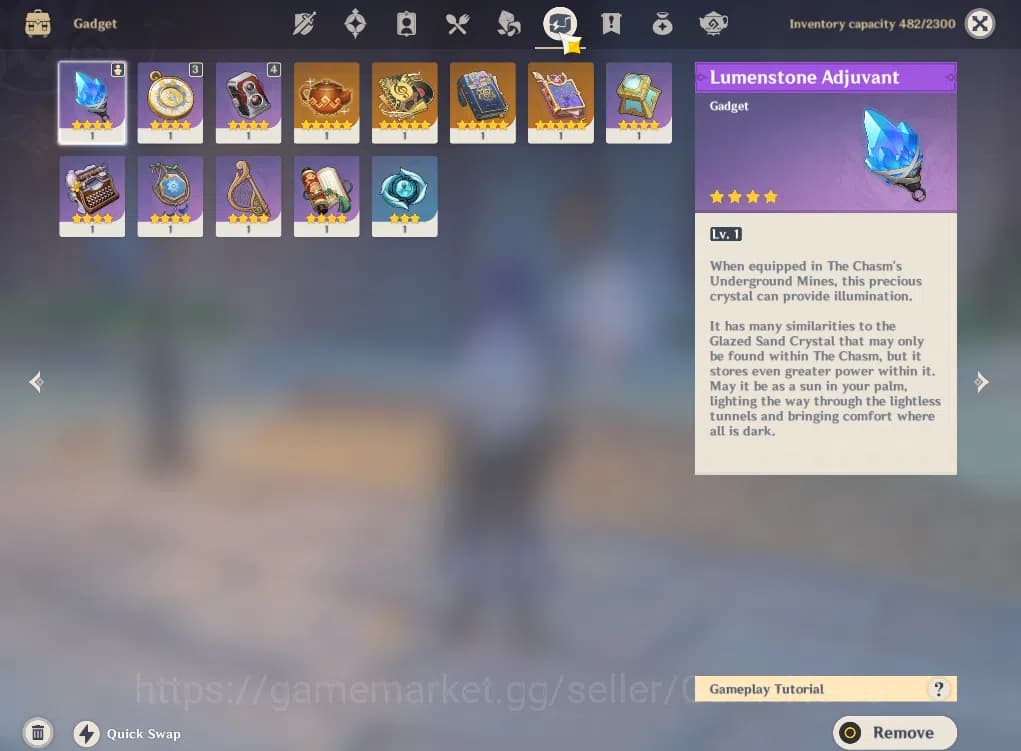Choose the golden pocket watch gadget

(x=170, y=102)
